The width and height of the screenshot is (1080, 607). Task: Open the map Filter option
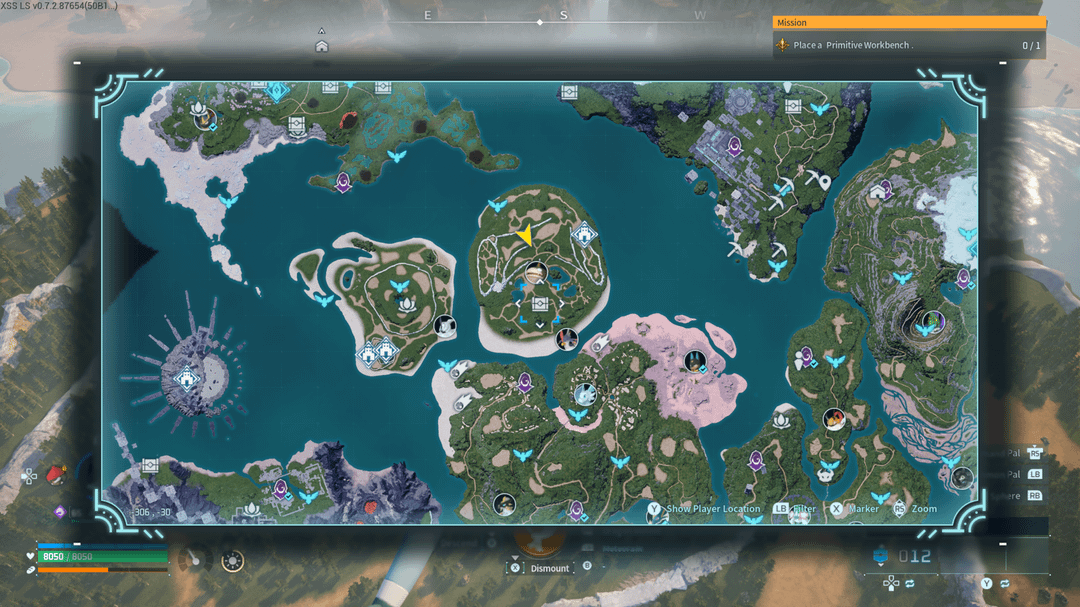pyautogui.click(x=805, y=509)
